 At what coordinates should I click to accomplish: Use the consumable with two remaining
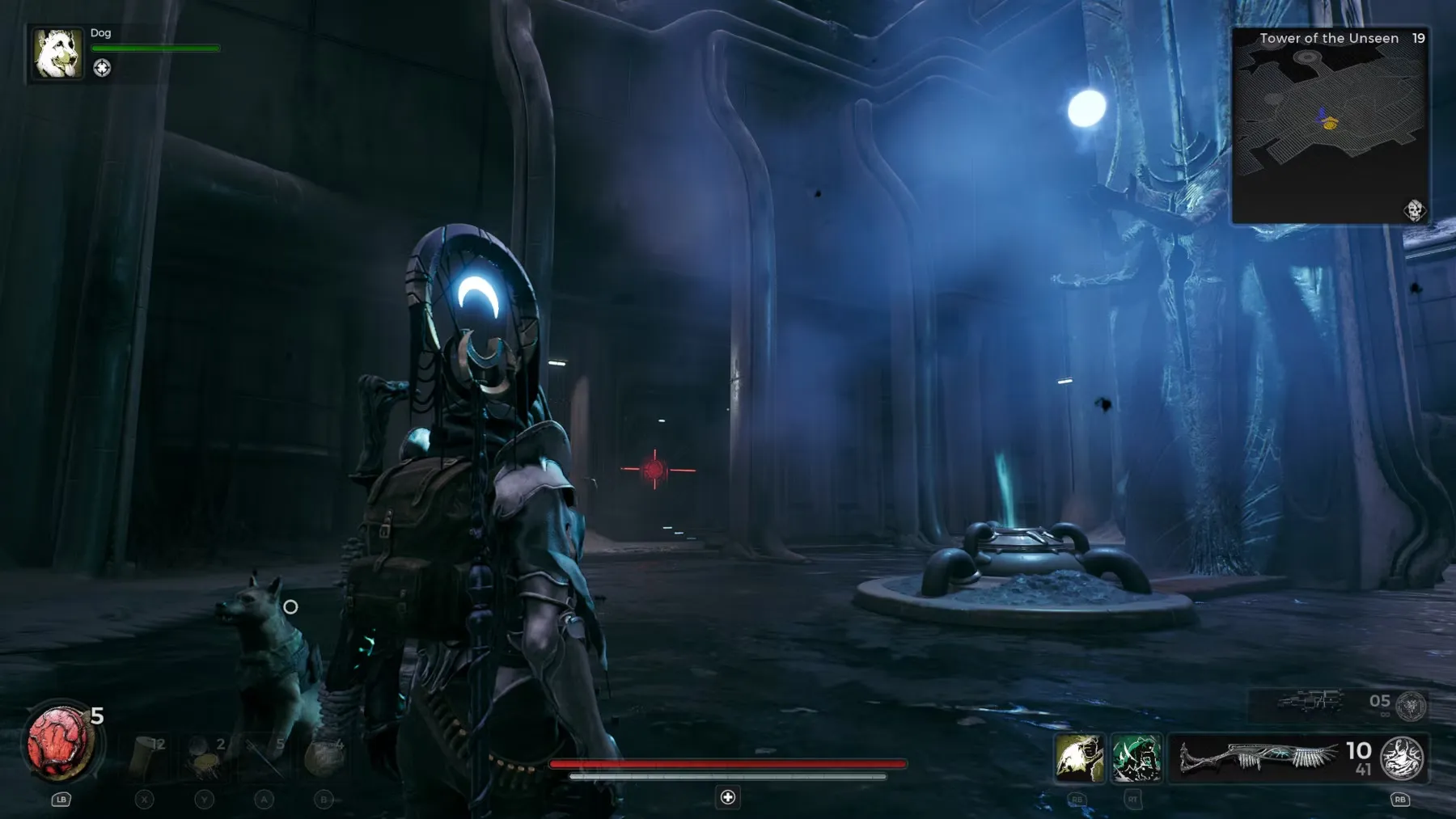(205, 757)
